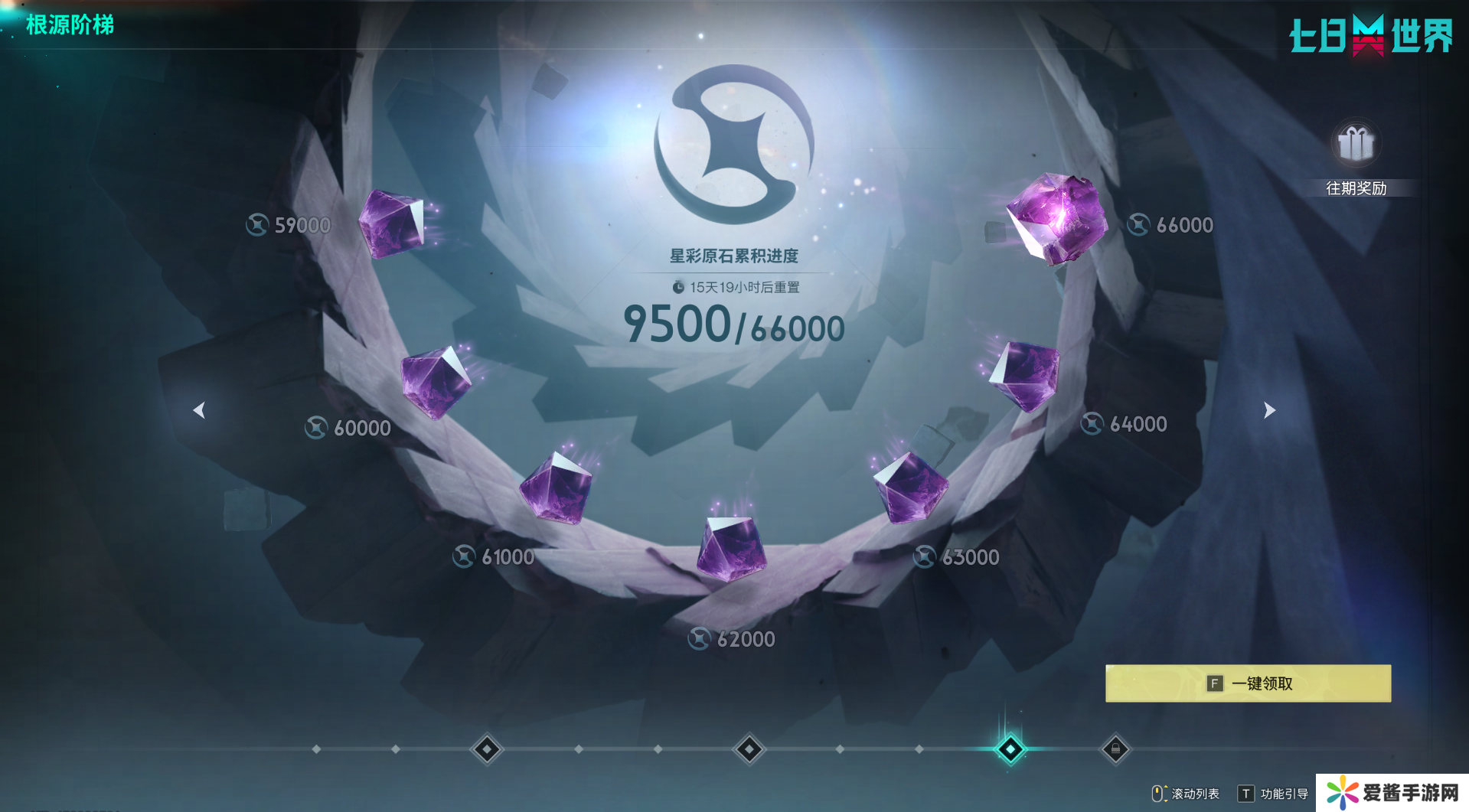
Task: Select the 62000 milestone crystal
Action: [730, 546]
